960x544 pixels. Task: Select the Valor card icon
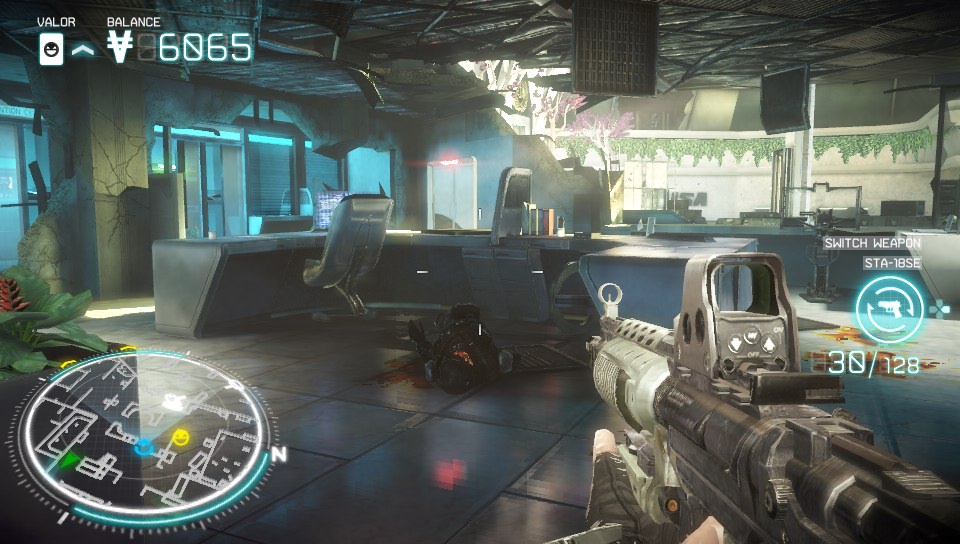(50, 47)
